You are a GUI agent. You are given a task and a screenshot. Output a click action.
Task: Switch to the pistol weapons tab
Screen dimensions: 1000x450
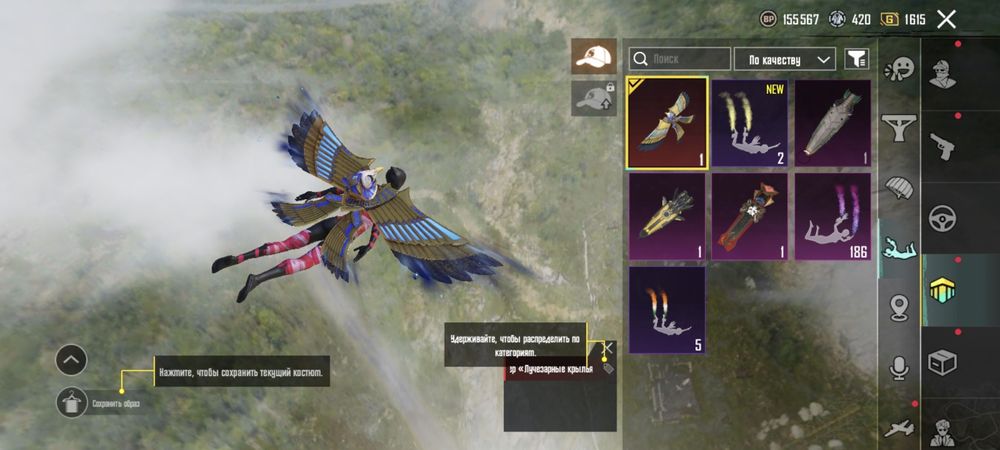(x=942, y=147)
